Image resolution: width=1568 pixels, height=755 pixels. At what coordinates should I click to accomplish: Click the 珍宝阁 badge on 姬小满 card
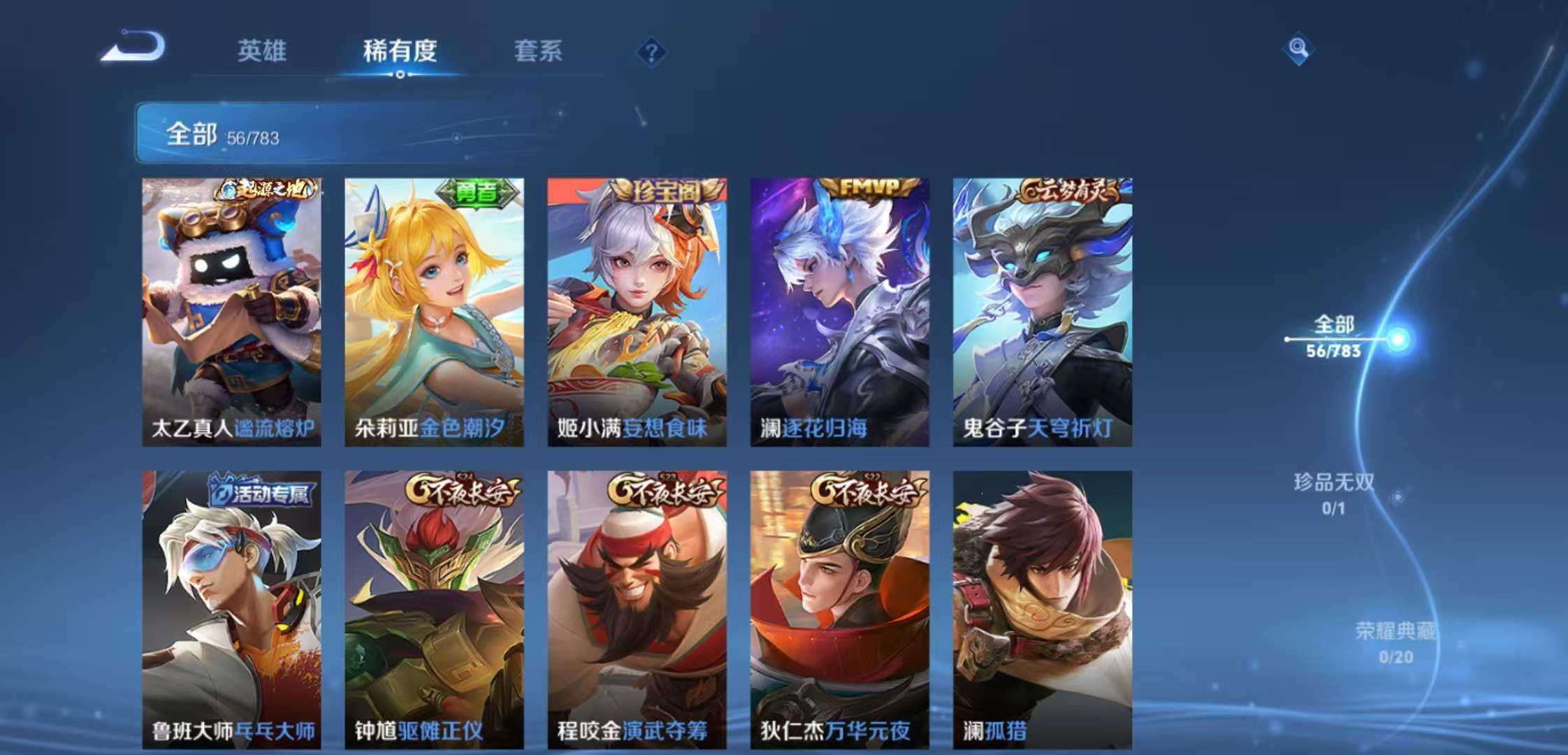coord(662,190)
